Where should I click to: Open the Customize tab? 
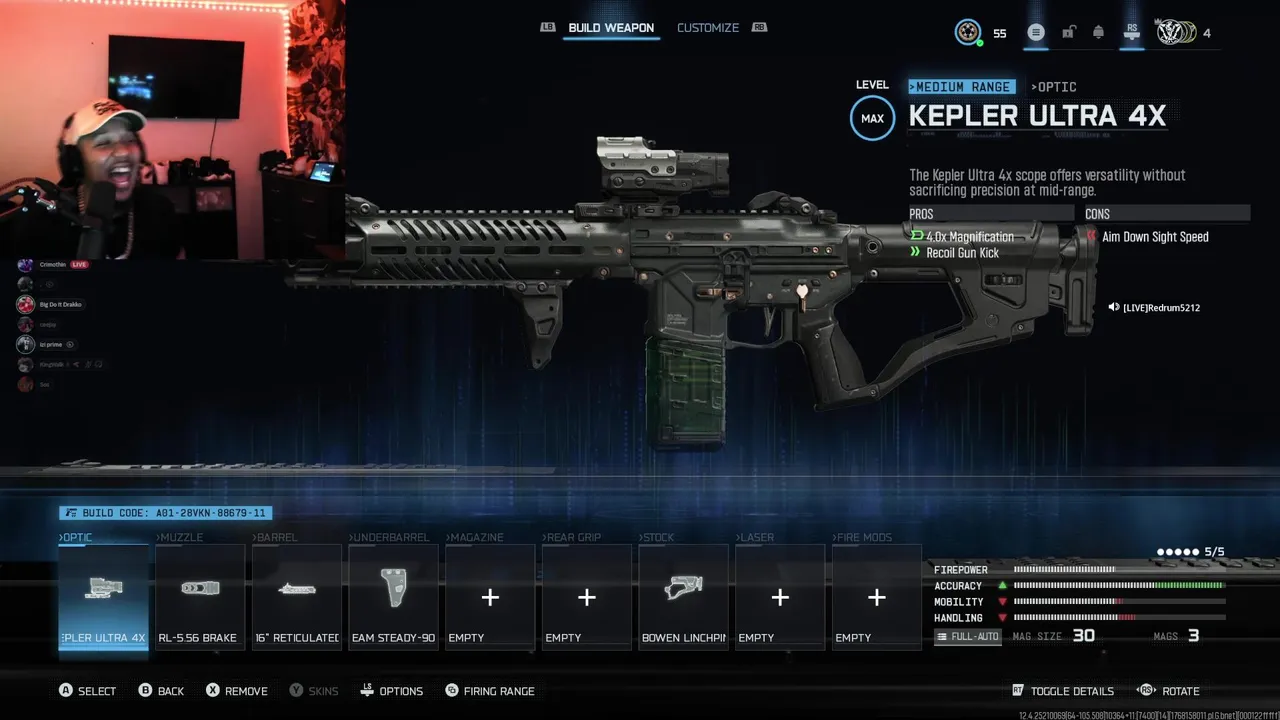click(x=708, y=28)
